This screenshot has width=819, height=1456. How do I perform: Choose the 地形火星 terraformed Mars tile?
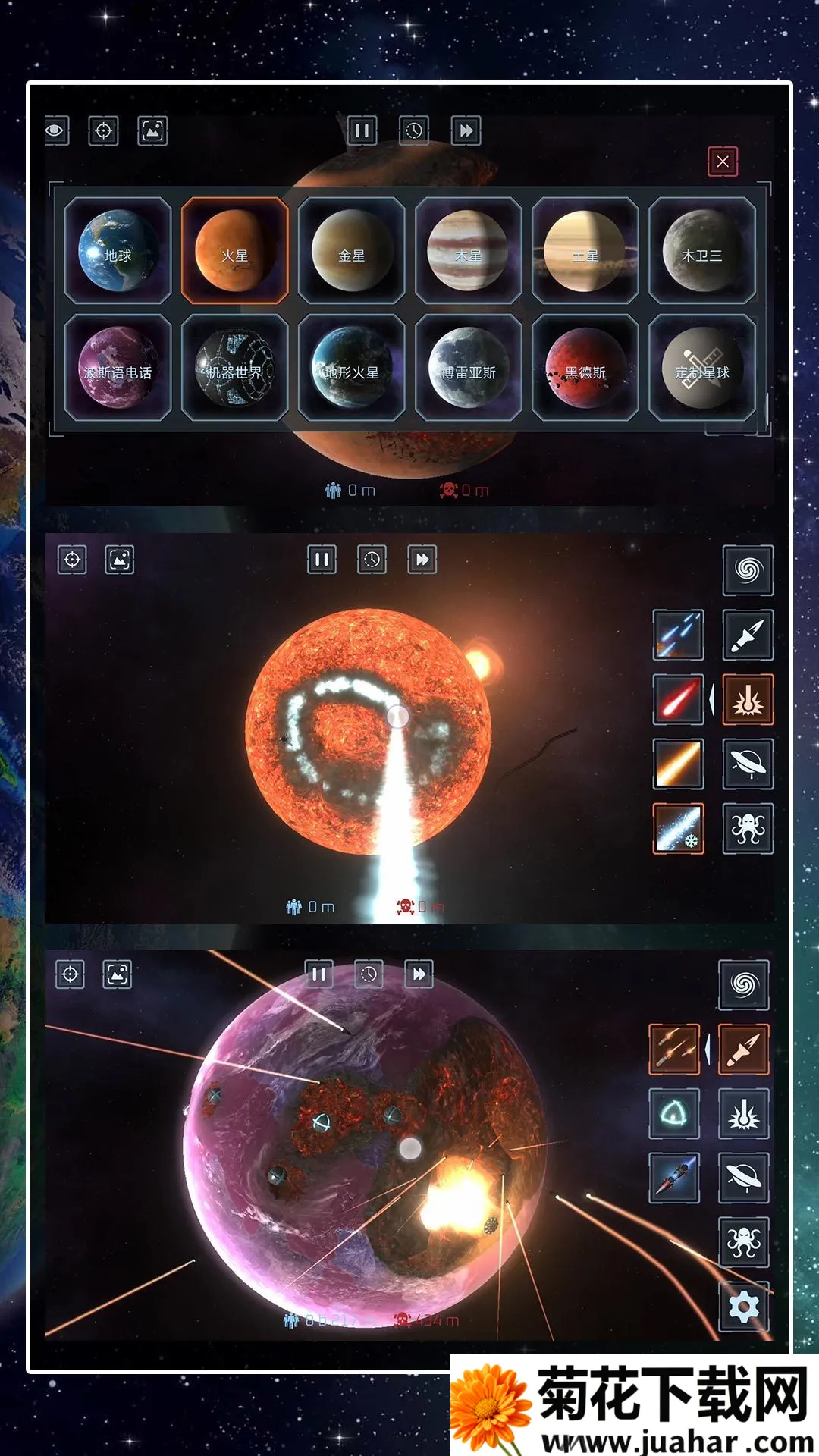(x=351, y=368)
